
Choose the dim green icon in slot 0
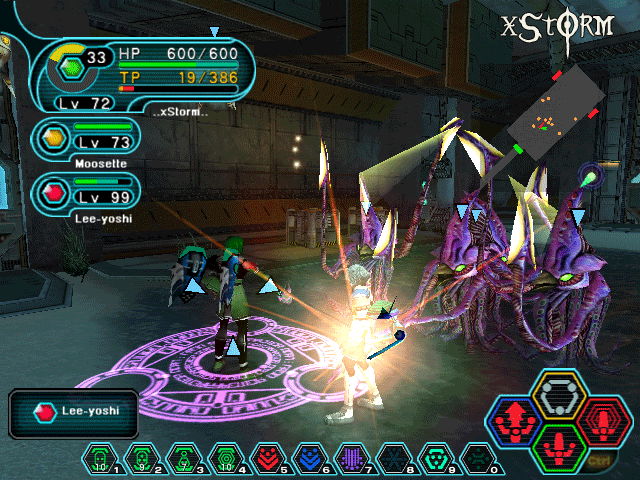479,457
